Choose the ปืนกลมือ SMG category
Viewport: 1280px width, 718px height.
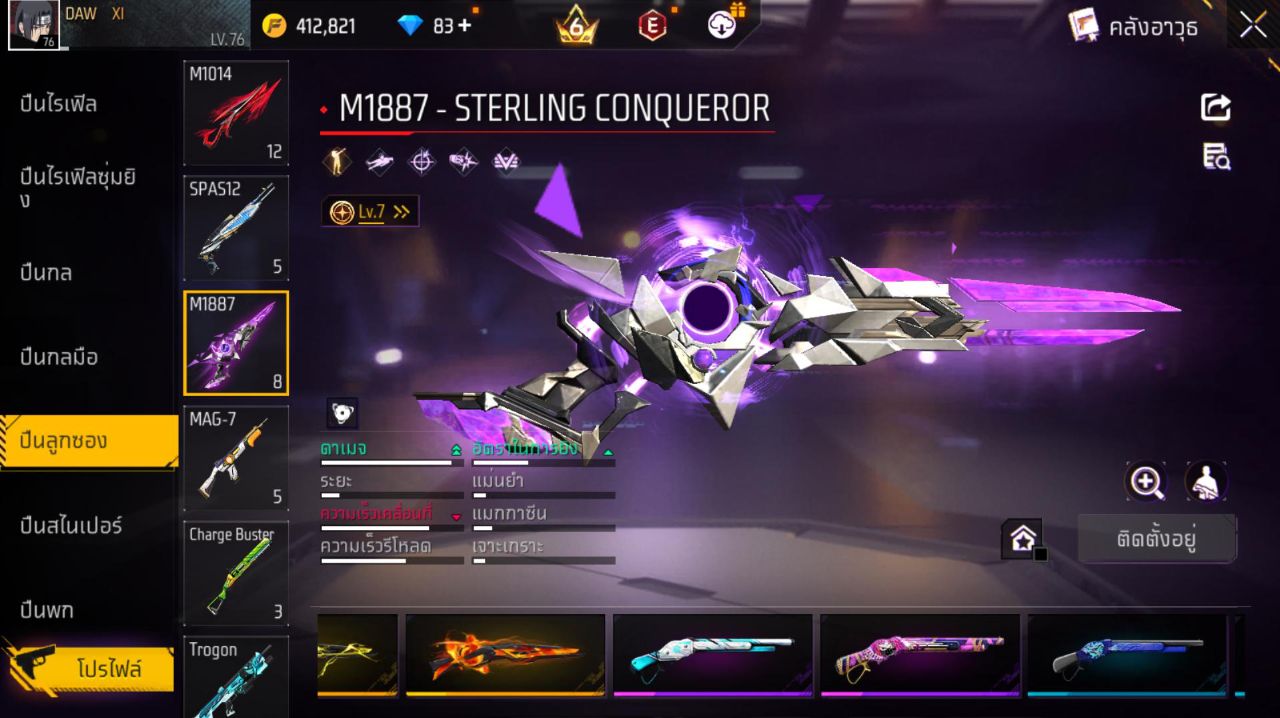(59, 357)
